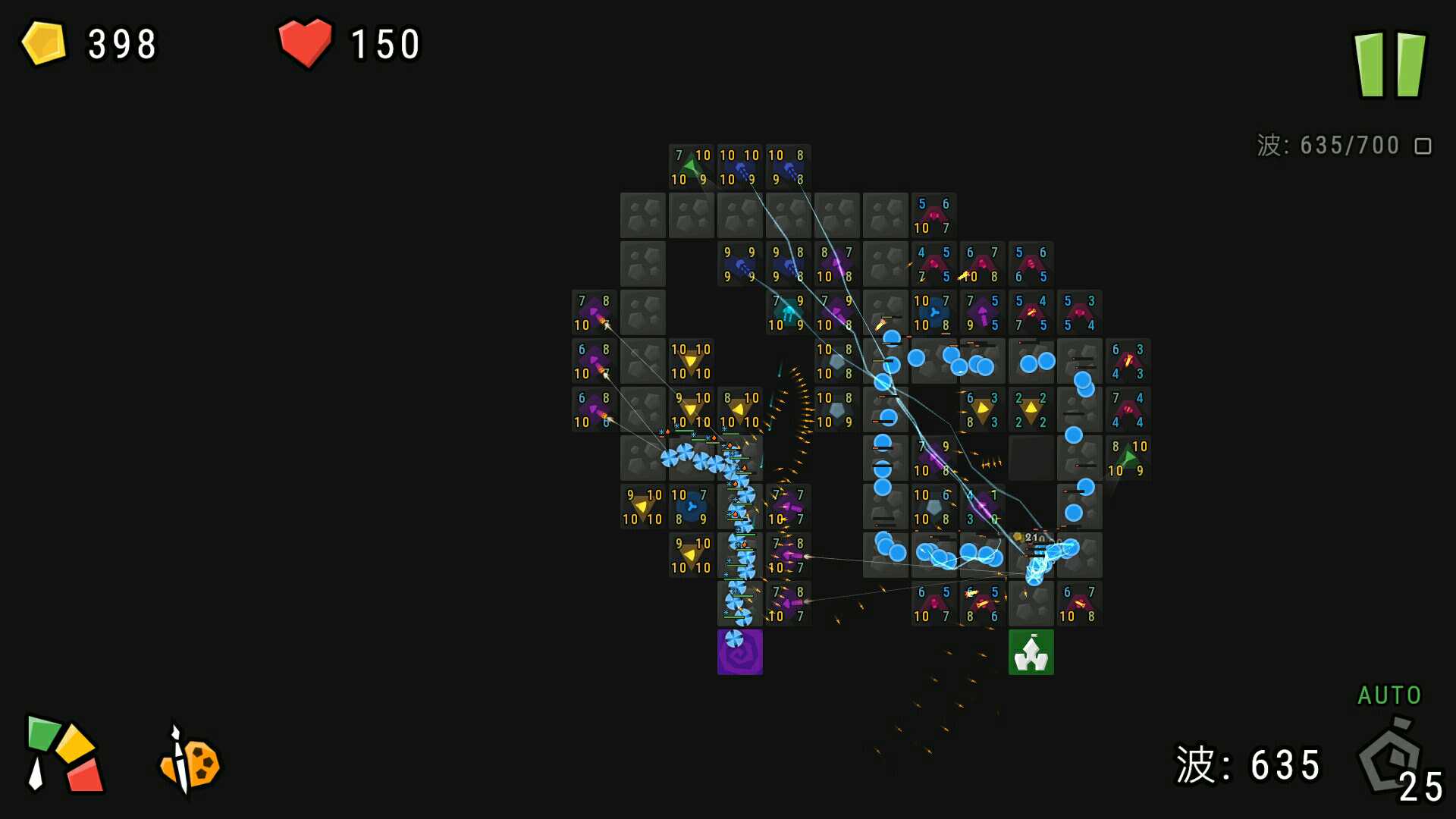This screenshot has height=819, width=1456.
Task: Select the green arrow tower on the right edge
Action: pyautogui.click(x=1127, y=459)
